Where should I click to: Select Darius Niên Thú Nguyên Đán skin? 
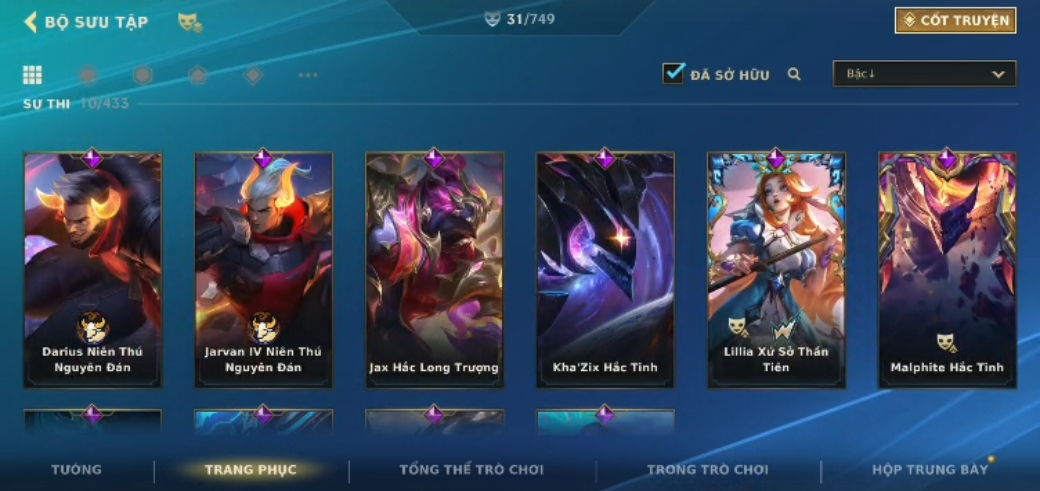[92, 270]
